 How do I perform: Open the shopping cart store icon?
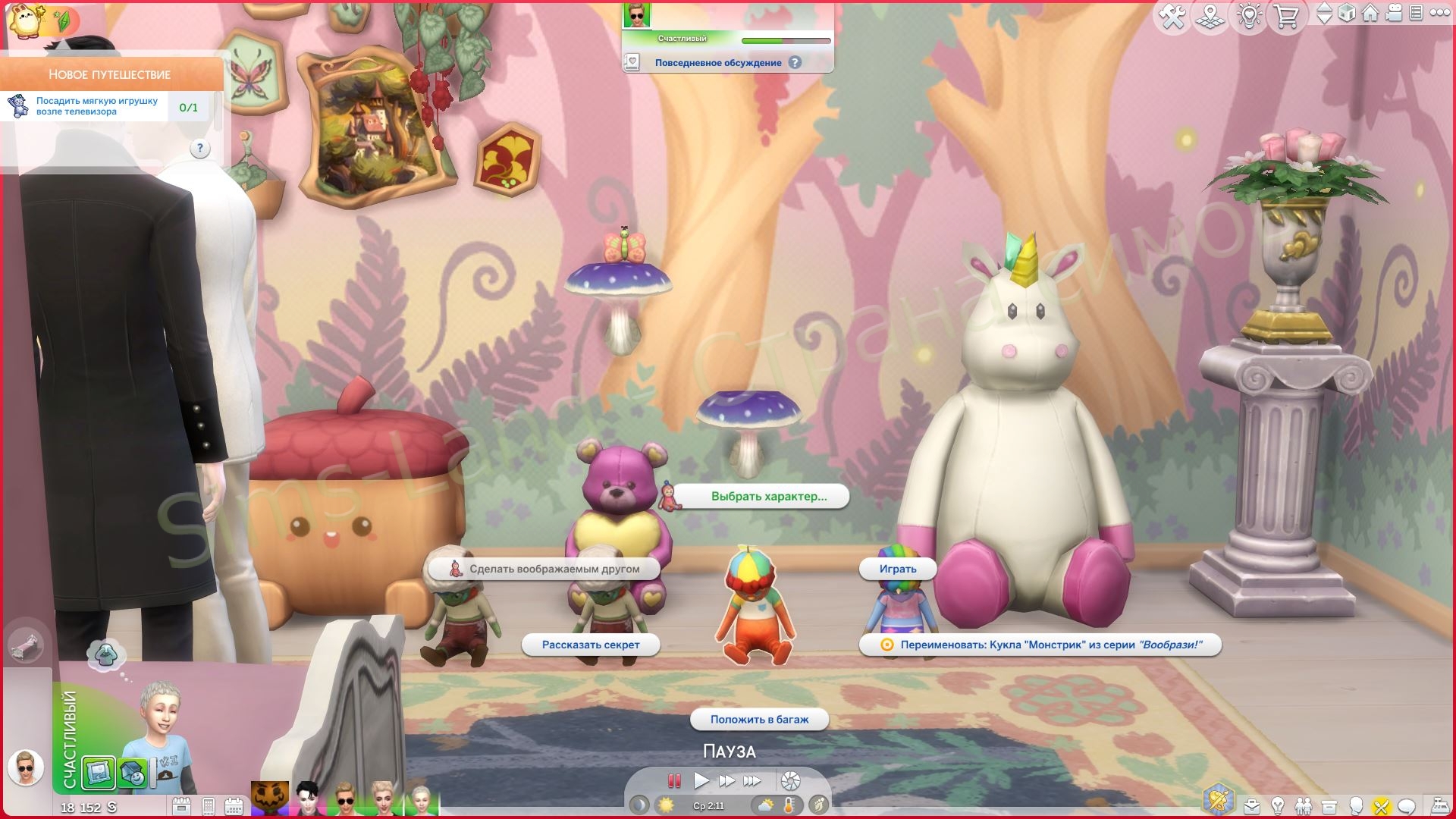click(x=1286, y=16)
